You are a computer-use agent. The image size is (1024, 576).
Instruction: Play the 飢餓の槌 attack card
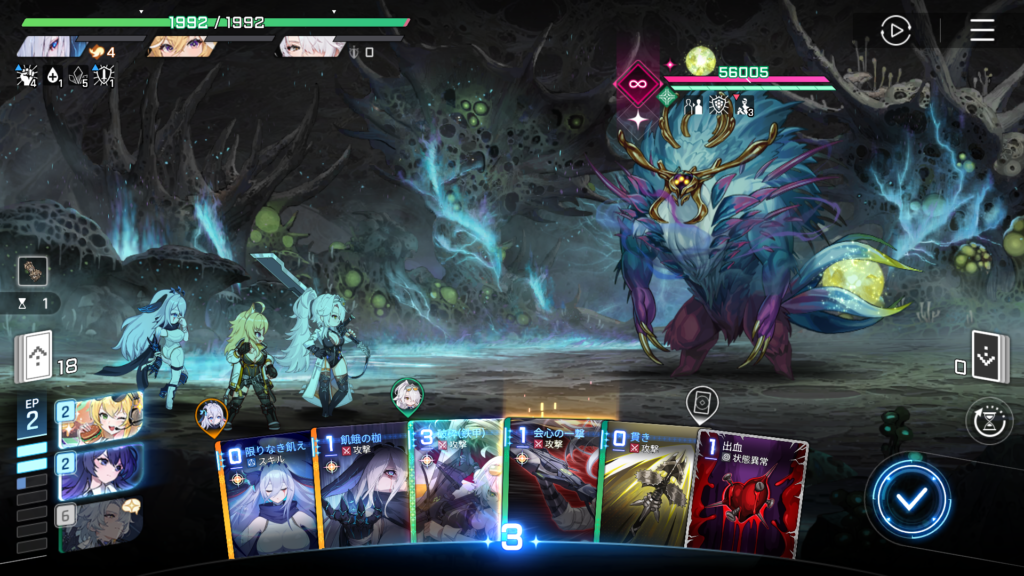pyautogui.click(x=362, y=488)
